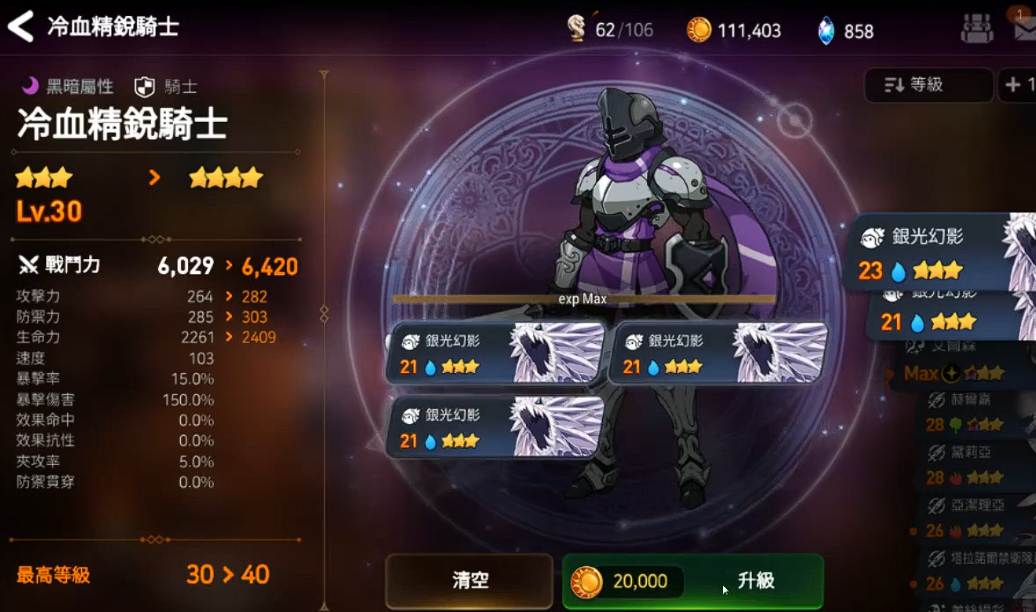Screen dimensions: 1036x612
Task: Tap the gold coin currency icon
Action: point(699,30)
